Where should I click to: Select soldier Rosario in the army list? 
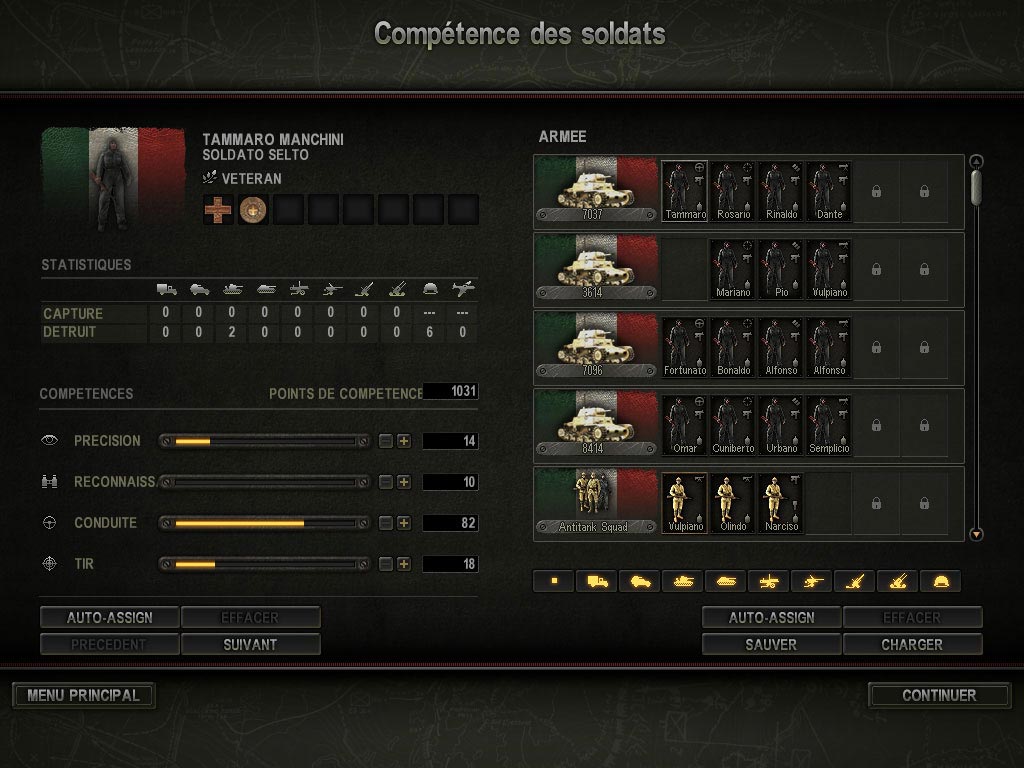(x=733, y=190)
